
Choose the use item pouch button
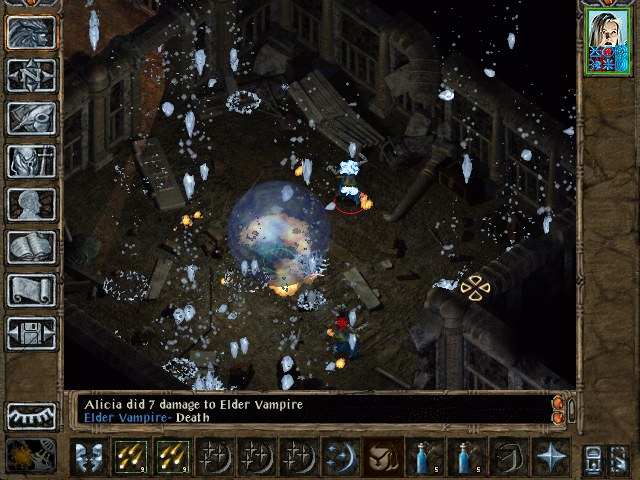(x=382, y=457)
